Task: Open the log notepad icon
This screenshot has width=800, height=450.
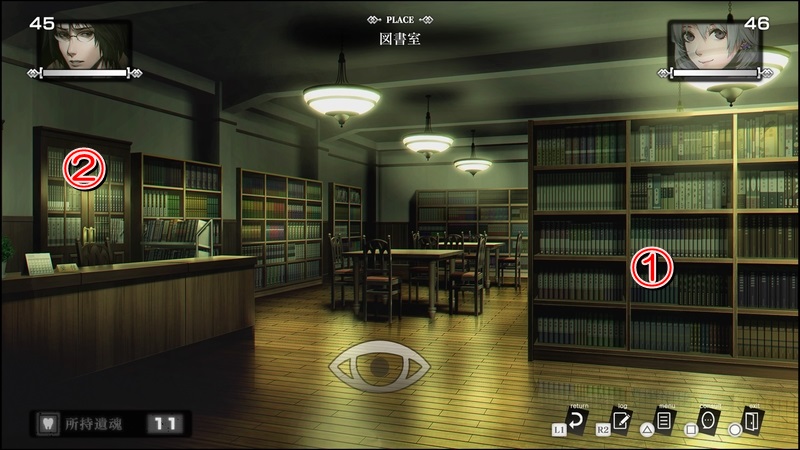Action: click(623, 421)
